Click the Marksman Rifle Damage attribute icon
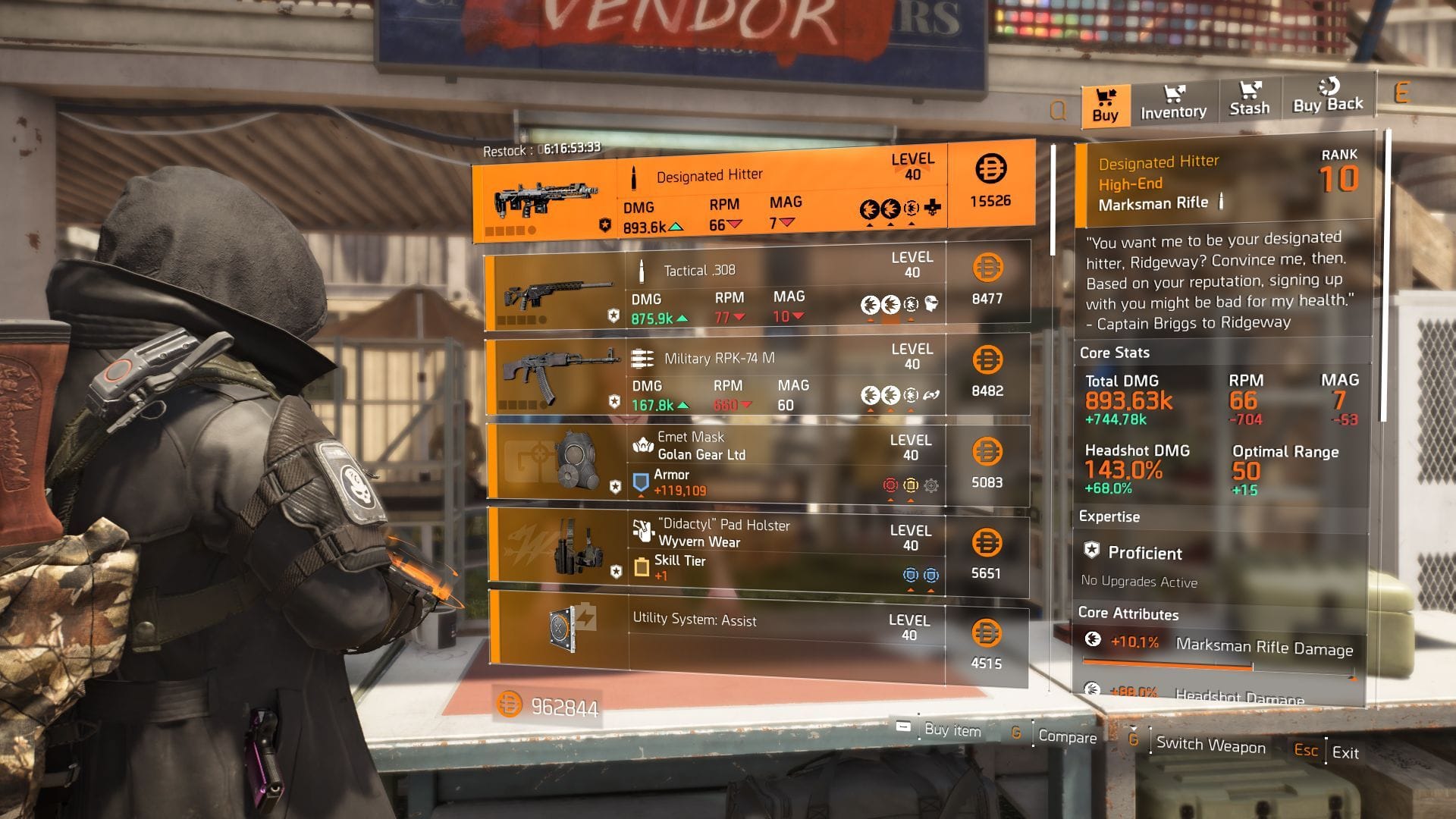1456x819 pixels. (x=1093, y=641)
